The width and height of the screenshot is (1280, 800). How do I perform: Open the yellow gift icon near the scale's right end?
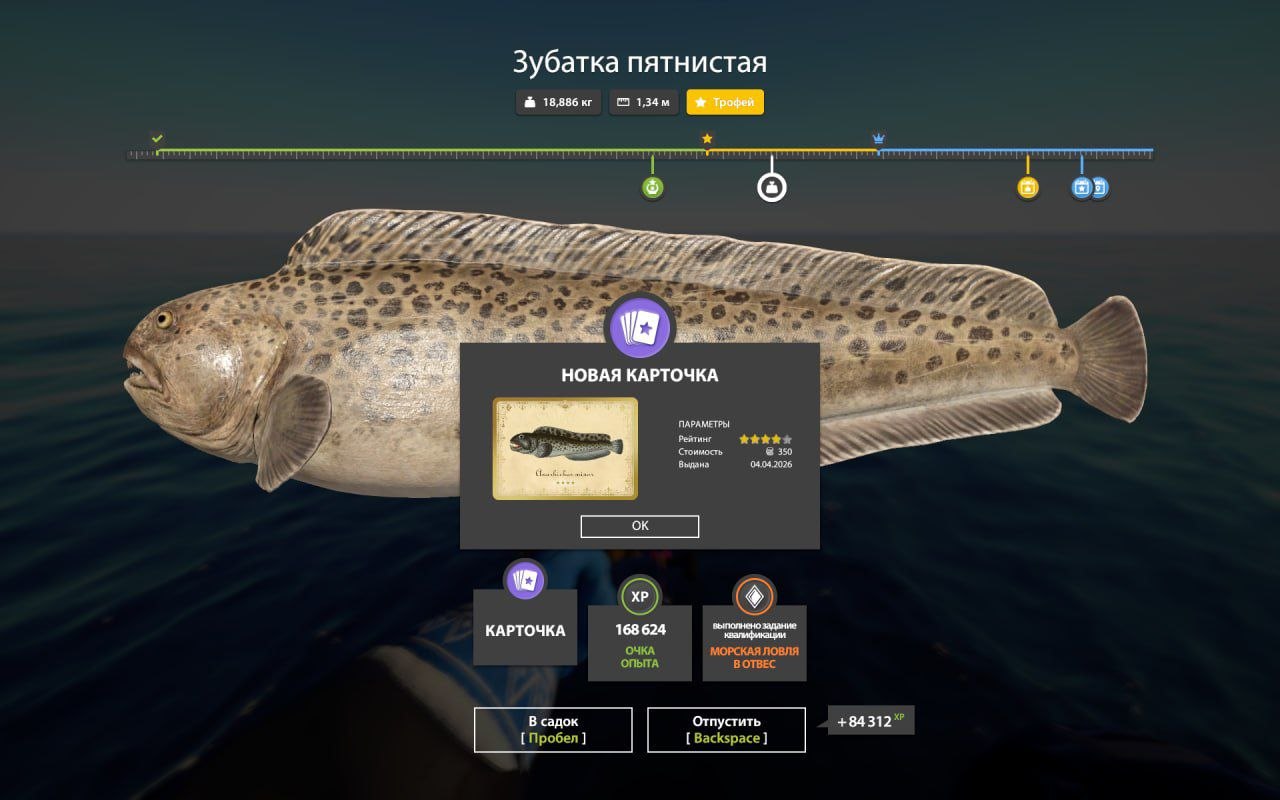[1026, 186]
